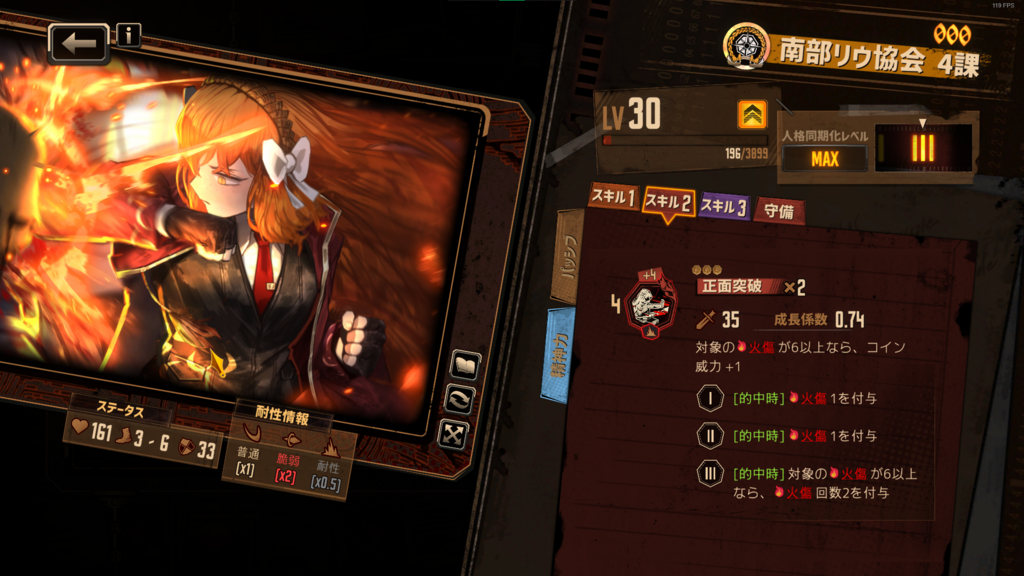Viewport: 1024px width, 576px height.
Task: Show the スキル3 tab
Action: coord(723,206)
